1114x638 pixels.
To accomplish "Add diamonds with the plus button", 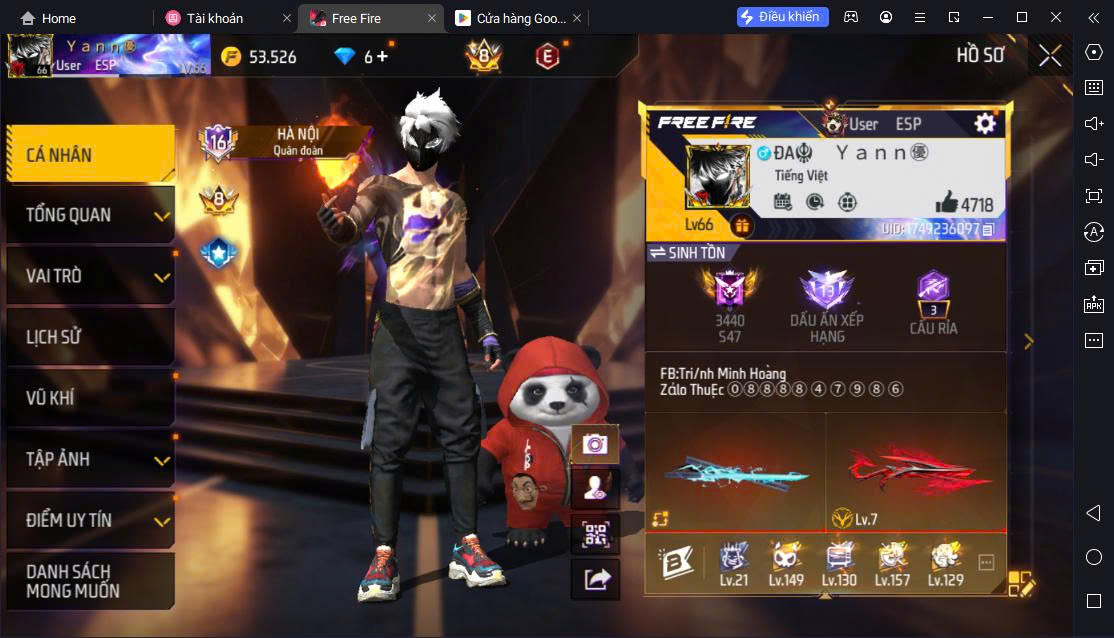I will pos(382,56).
